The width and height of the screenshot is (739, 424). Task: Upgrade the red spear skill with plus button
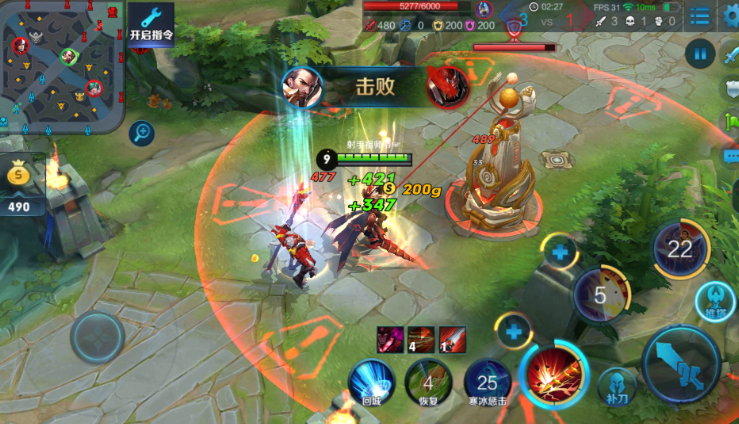pos(515,328)
